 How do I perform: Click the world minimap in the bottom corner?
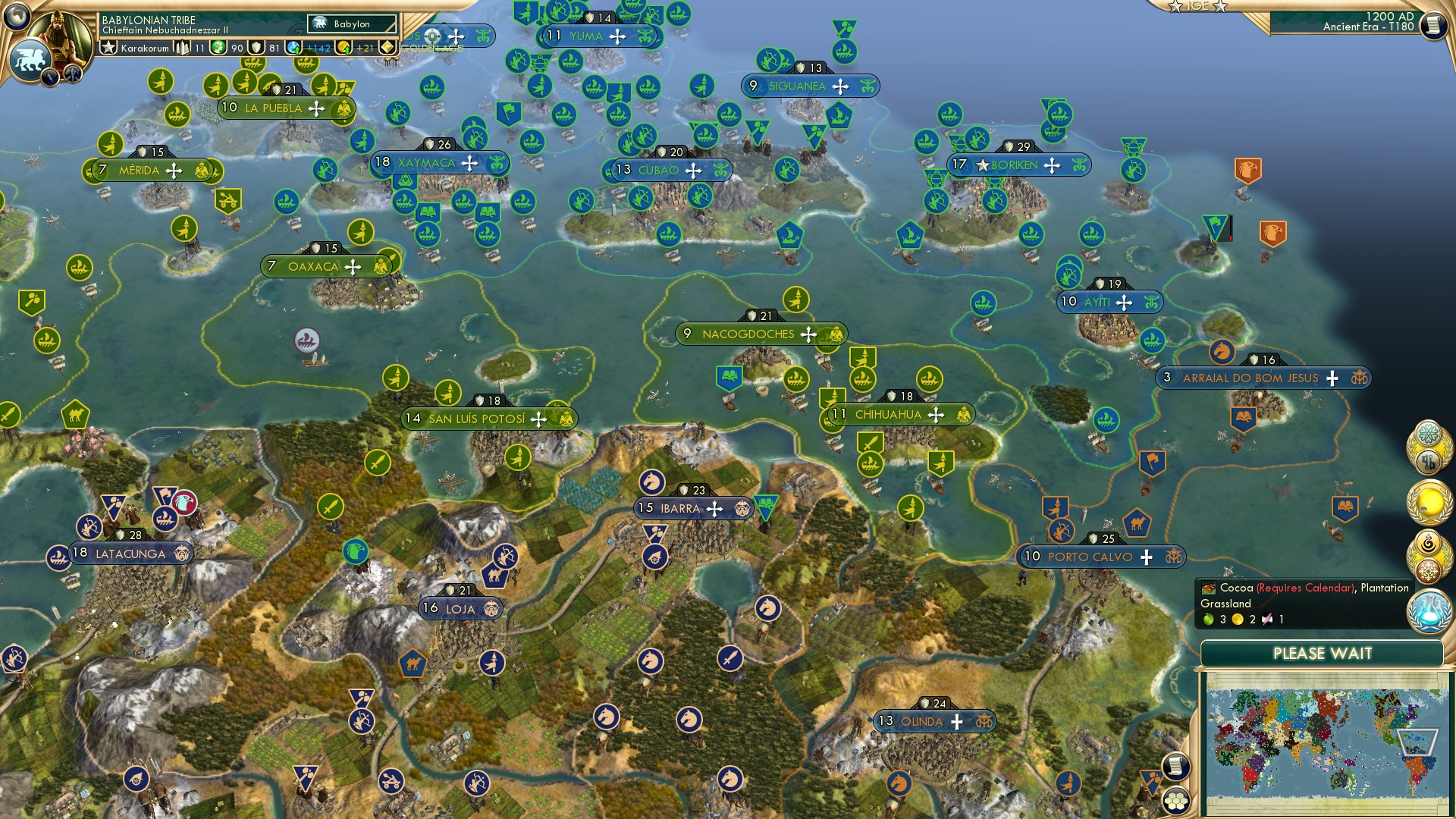click(x=1331, y=743)
